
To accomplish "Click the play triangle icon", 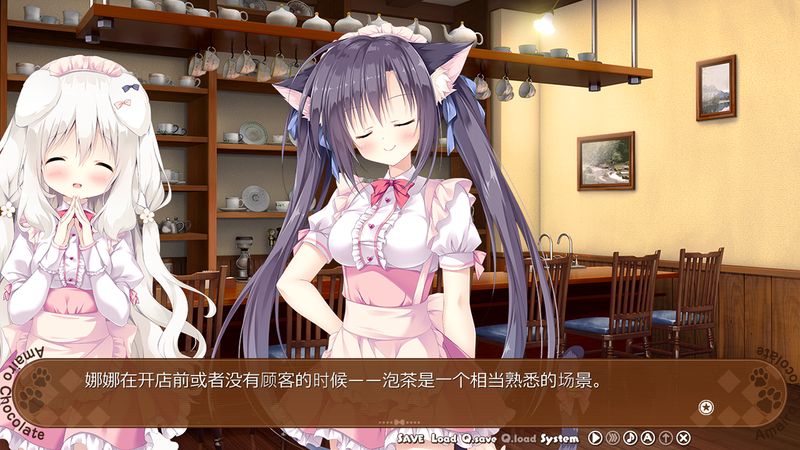I will point(595,438).
